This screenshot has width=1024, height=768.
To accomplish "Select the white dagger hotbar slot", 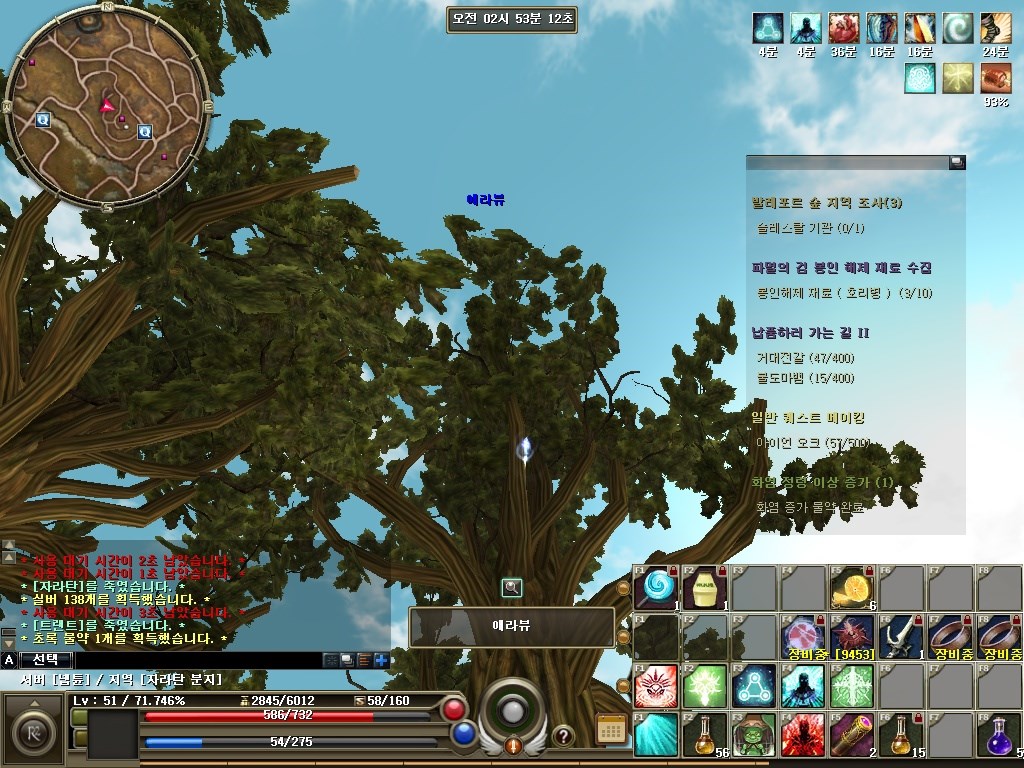I will click(x=901, y=637).
